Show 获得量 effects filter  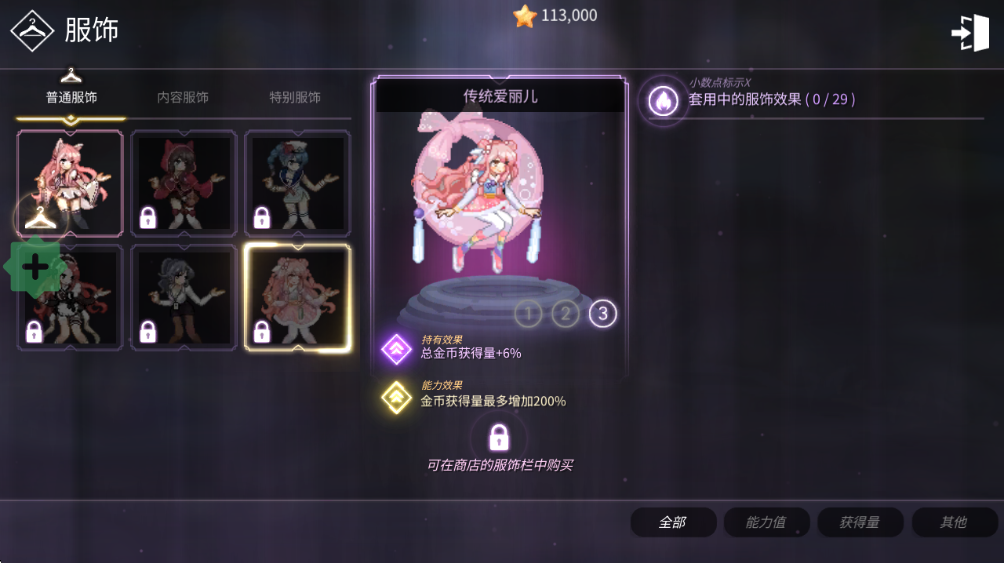point(860,522)
